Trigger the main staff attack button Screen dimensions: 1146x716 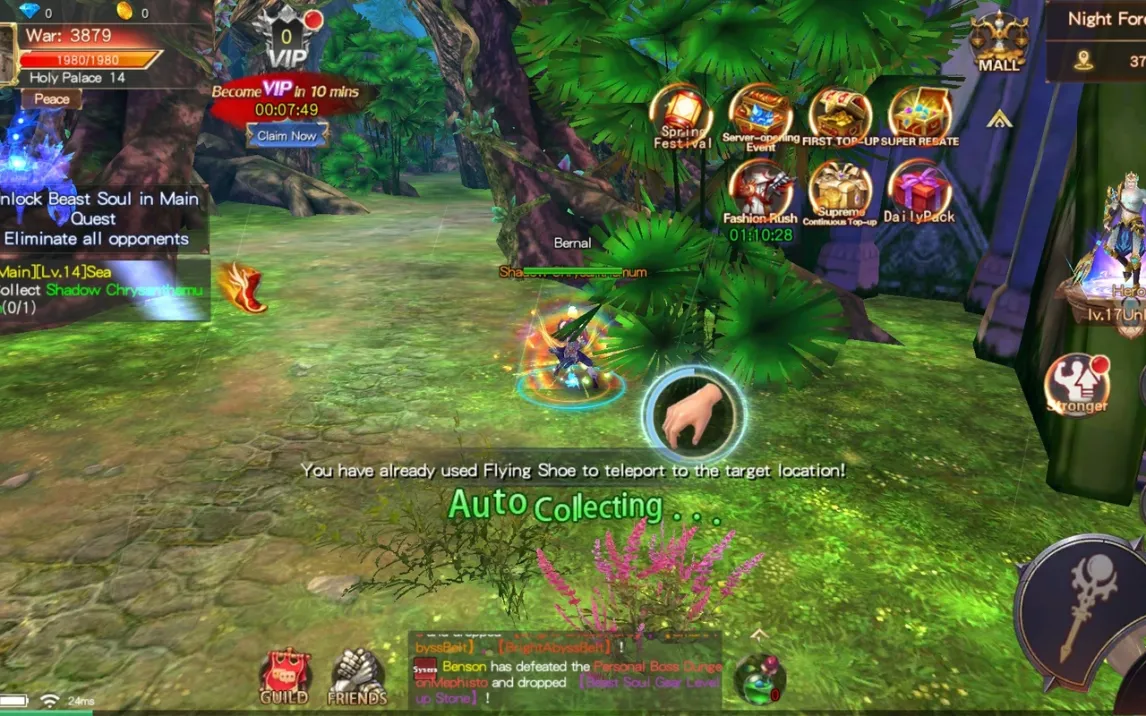[x=1078, y=607]
